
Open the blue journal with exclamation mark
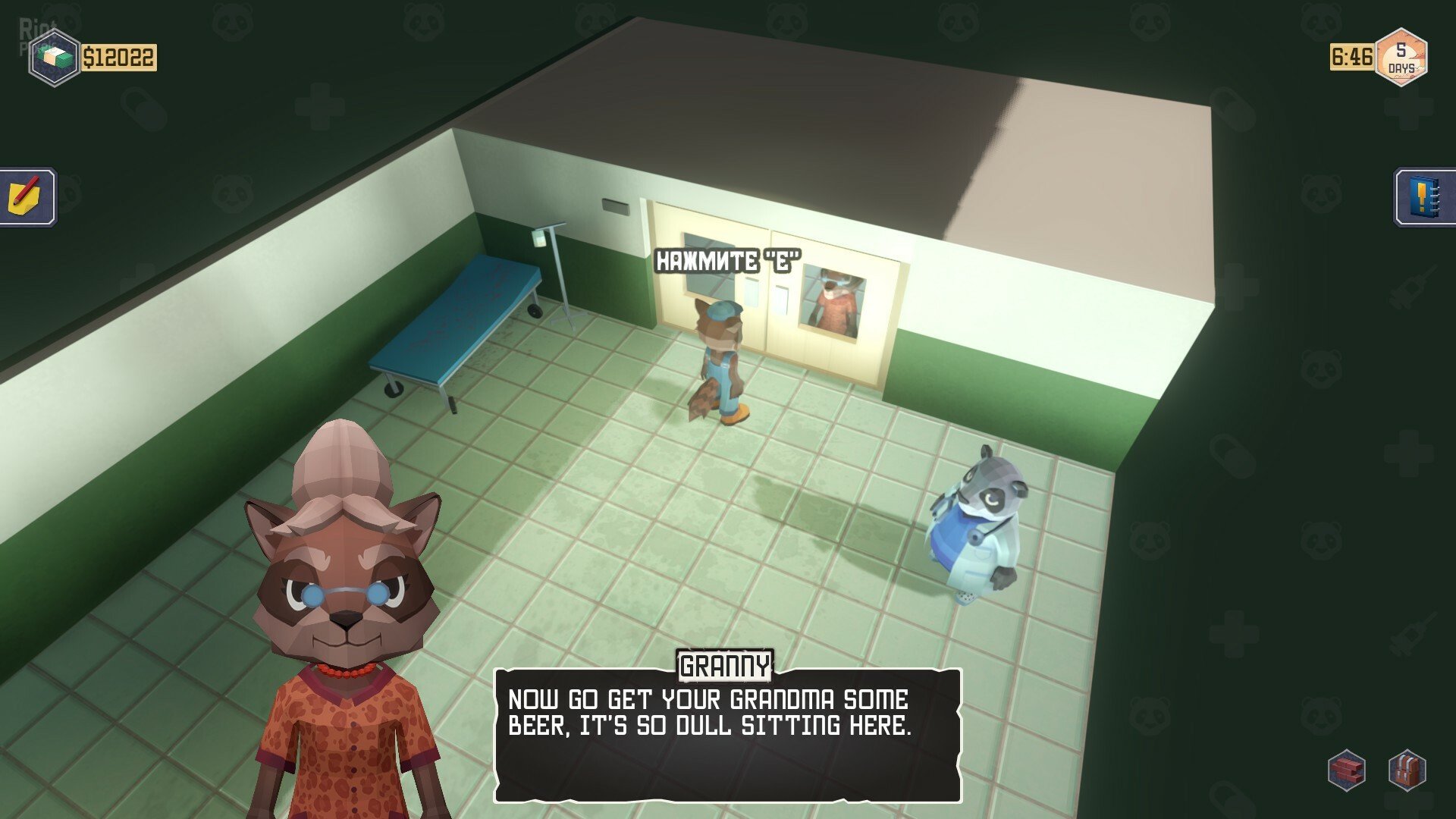coord(1423,196)
